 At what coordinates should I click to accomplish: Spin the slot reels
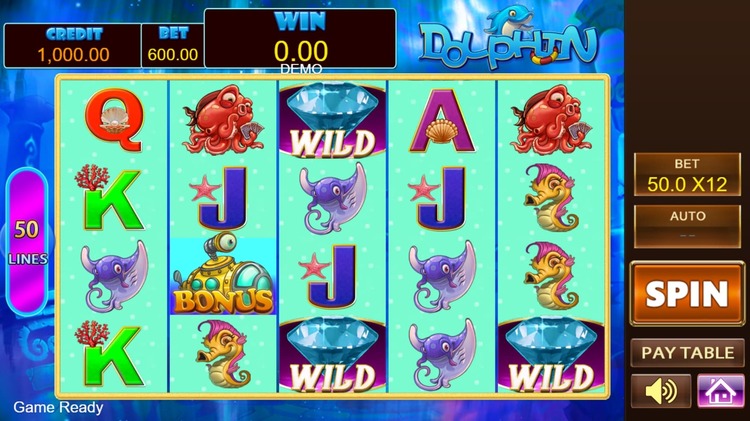686,294
